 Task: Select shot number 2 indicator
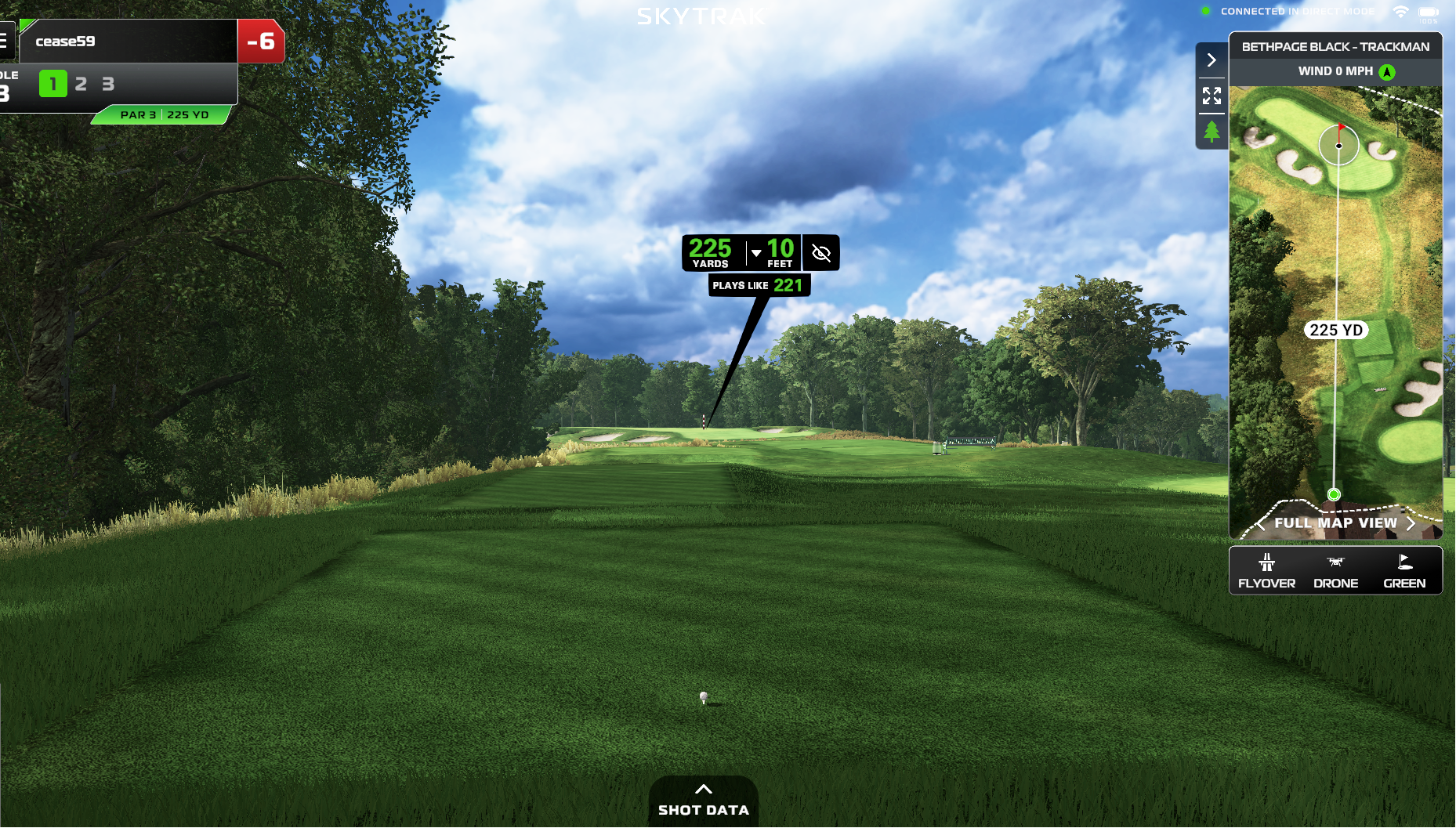(81, 84)
